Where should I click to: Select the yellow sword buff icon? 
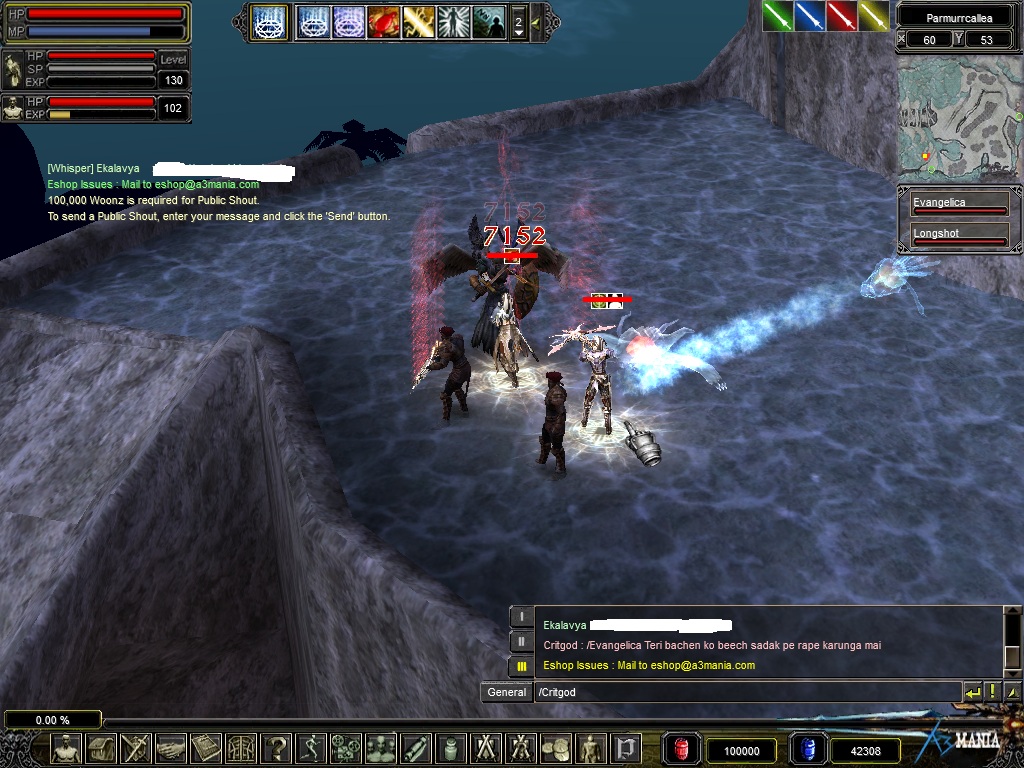(873, 15)
